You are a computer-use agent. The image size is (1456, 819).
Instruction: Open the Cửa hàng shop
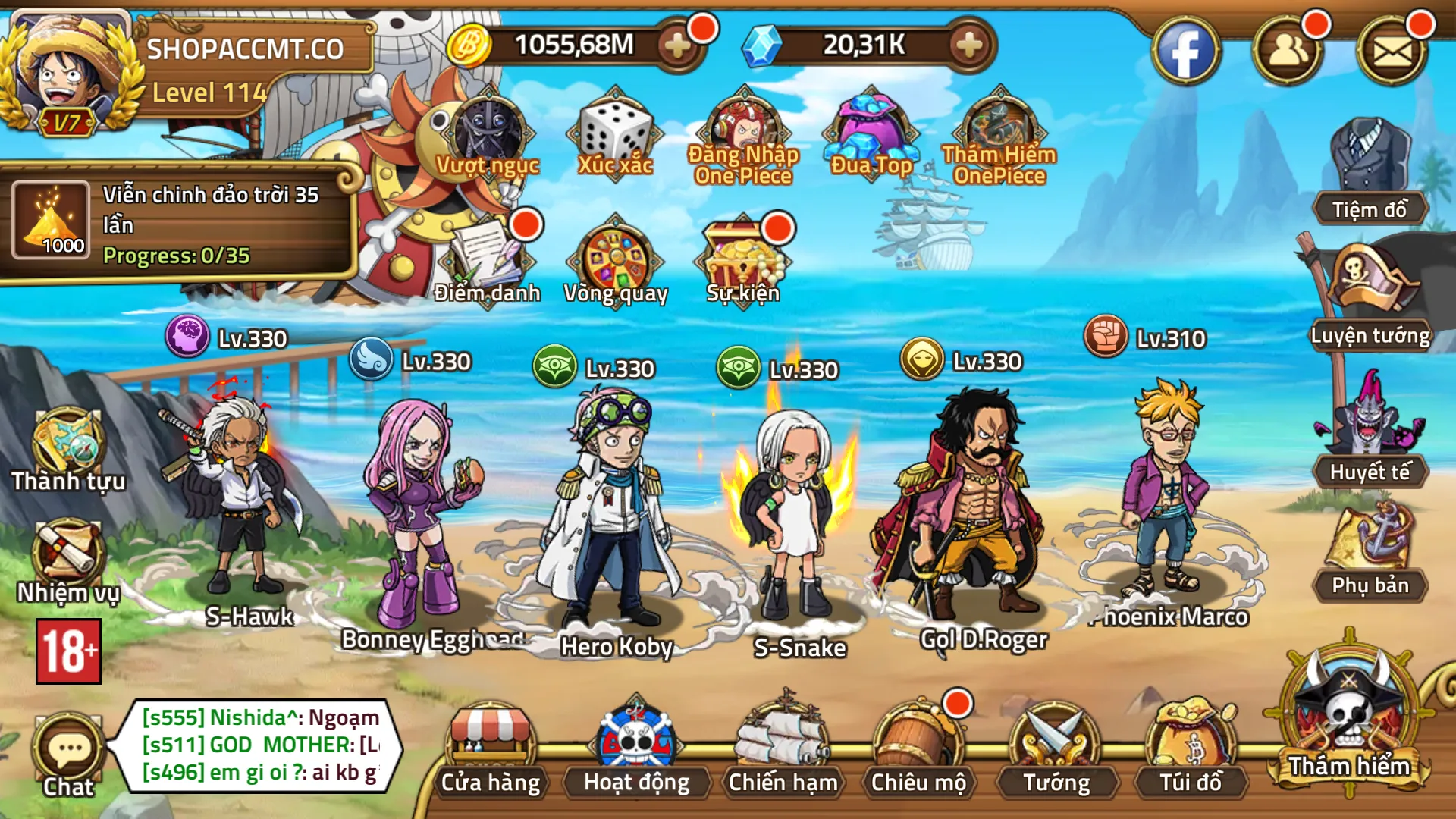click(x=491, y=747)
